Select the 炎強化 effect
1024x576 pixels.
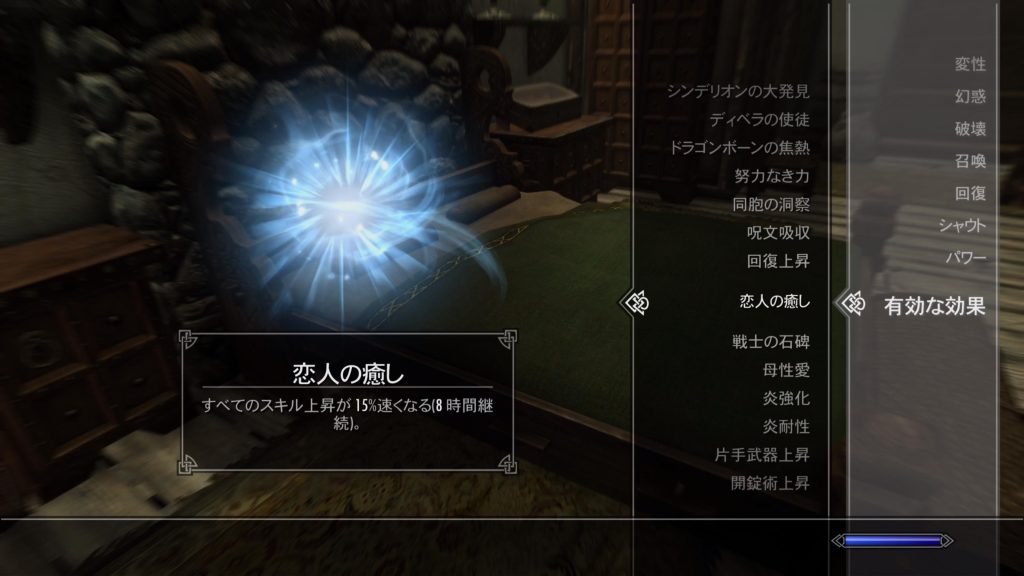click(786, 398)
